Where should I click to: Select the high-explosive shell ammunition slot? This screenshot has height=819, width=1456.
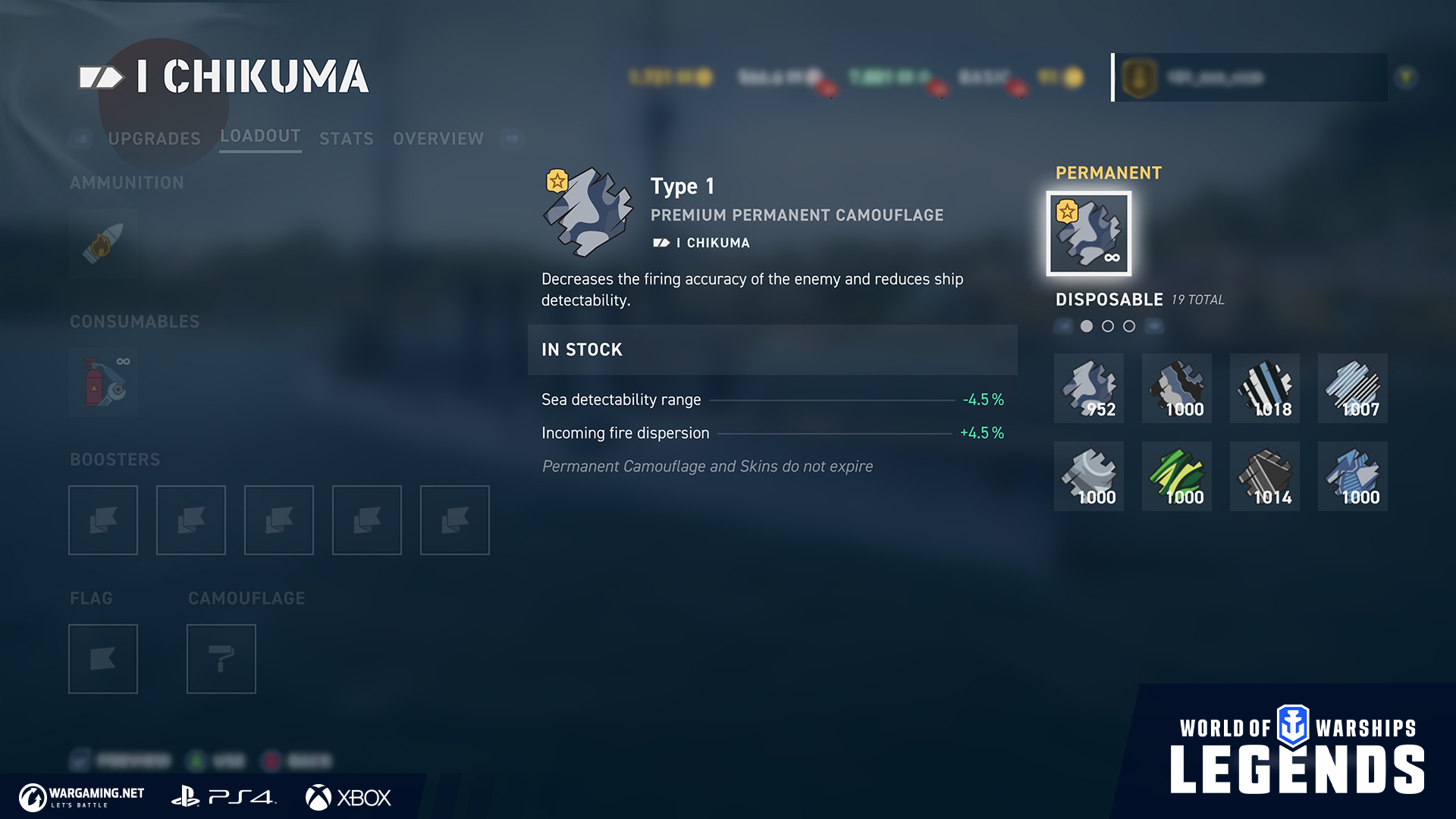pyautogui.click(x=103, y=243)
